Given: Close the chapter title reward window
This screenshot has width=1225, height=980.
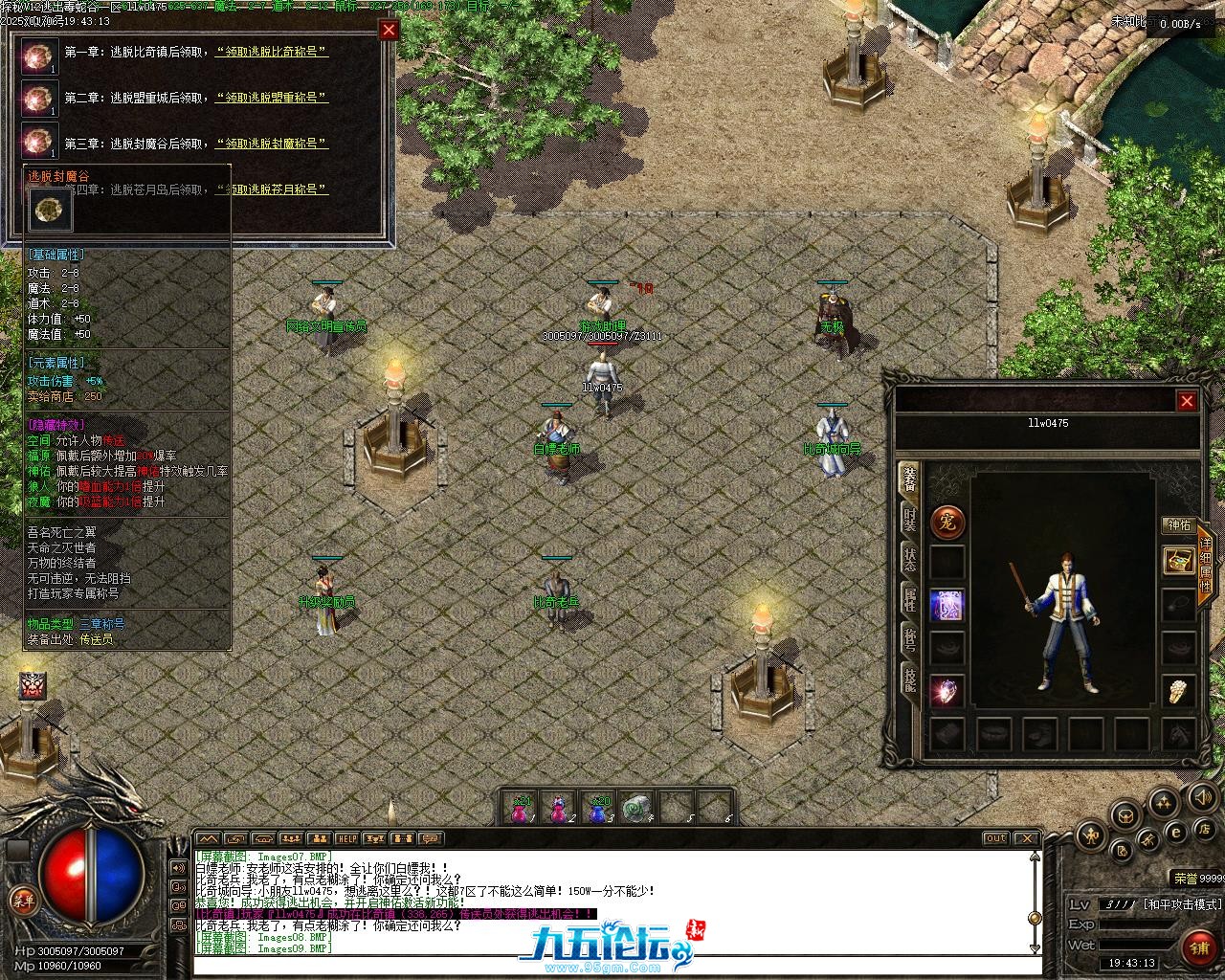Looking at the screenshot, I should tap(389, 30).
